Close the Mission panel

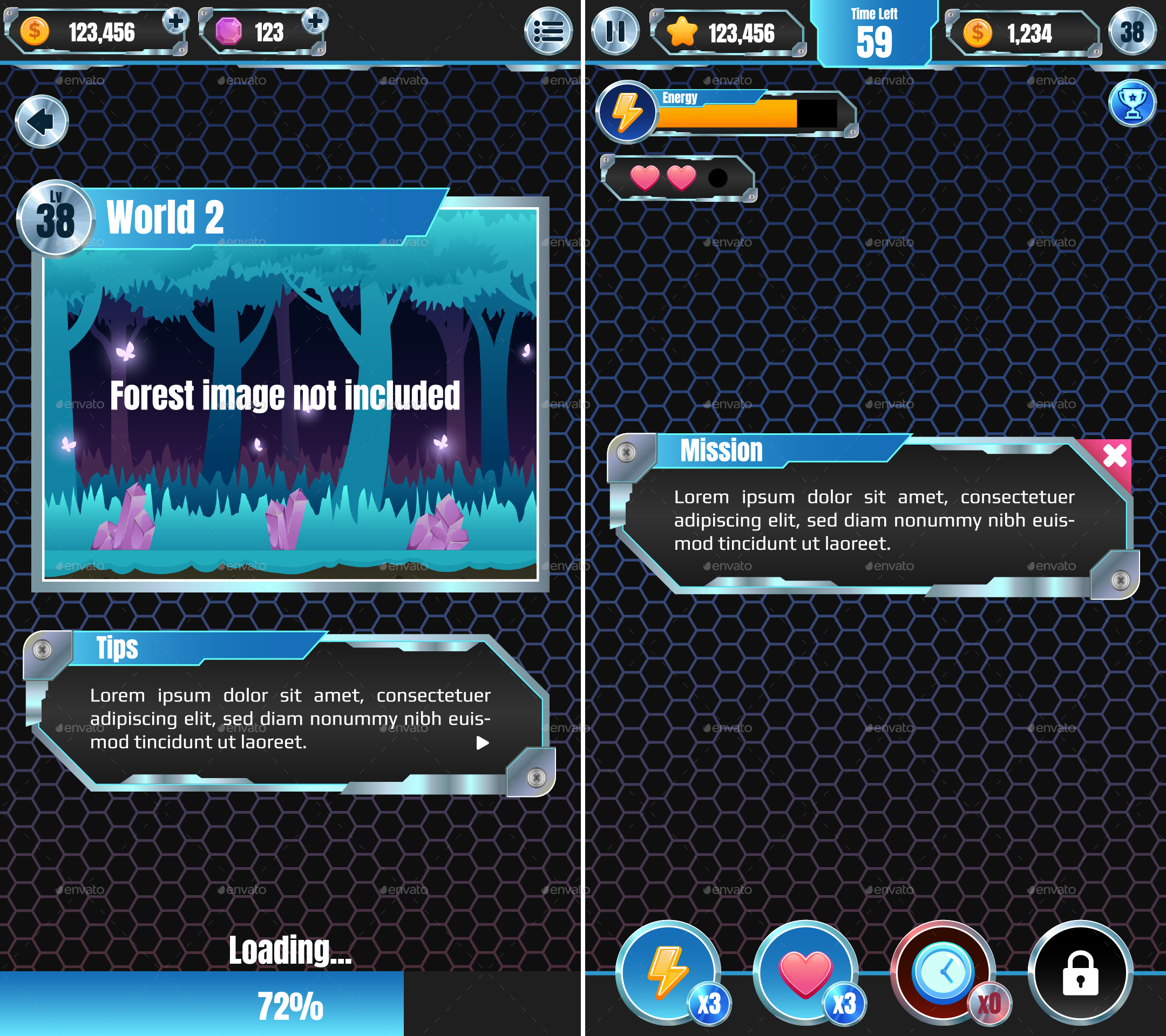tap(1114, 456)
